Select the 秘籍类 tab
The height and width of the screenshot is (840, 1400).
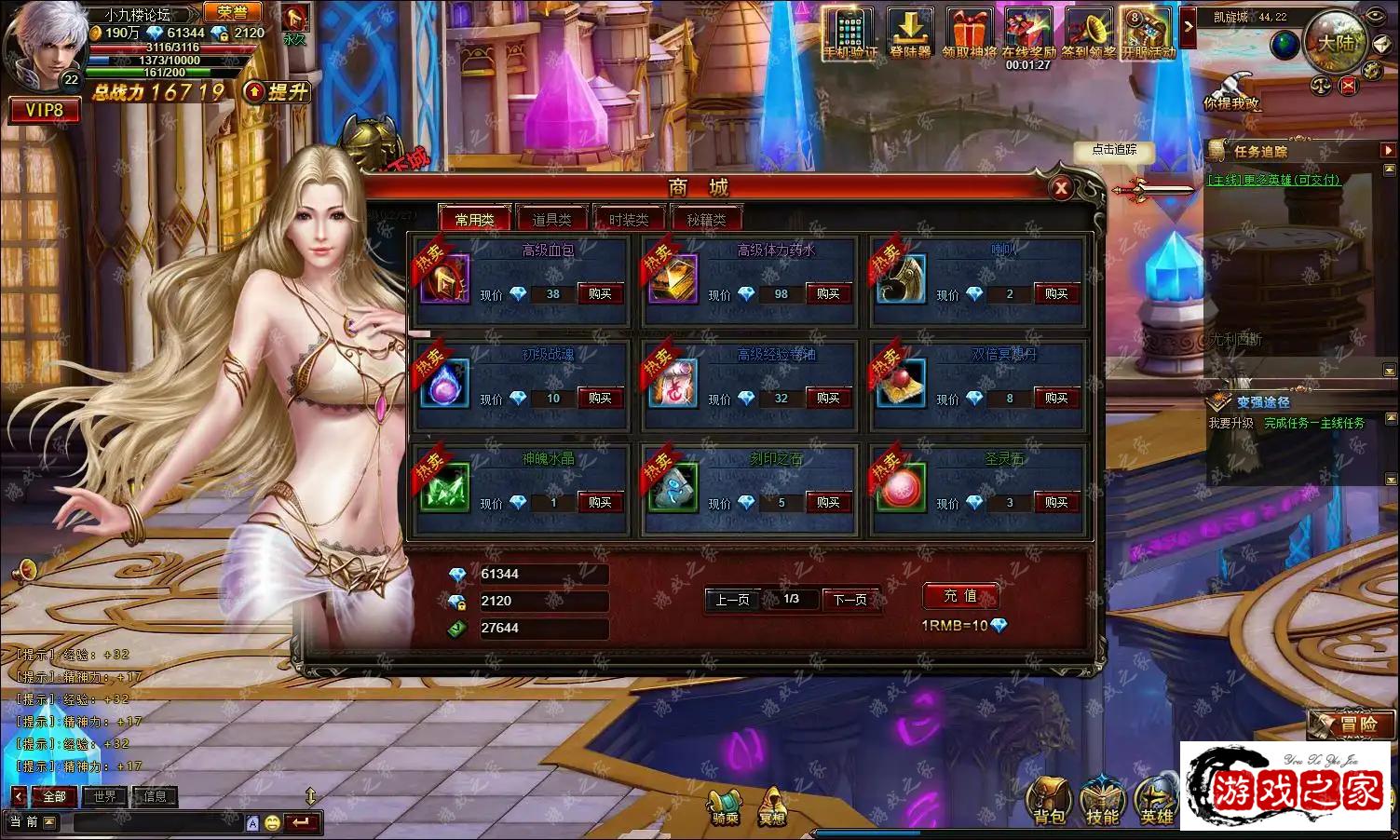click(x=706, y=220)
